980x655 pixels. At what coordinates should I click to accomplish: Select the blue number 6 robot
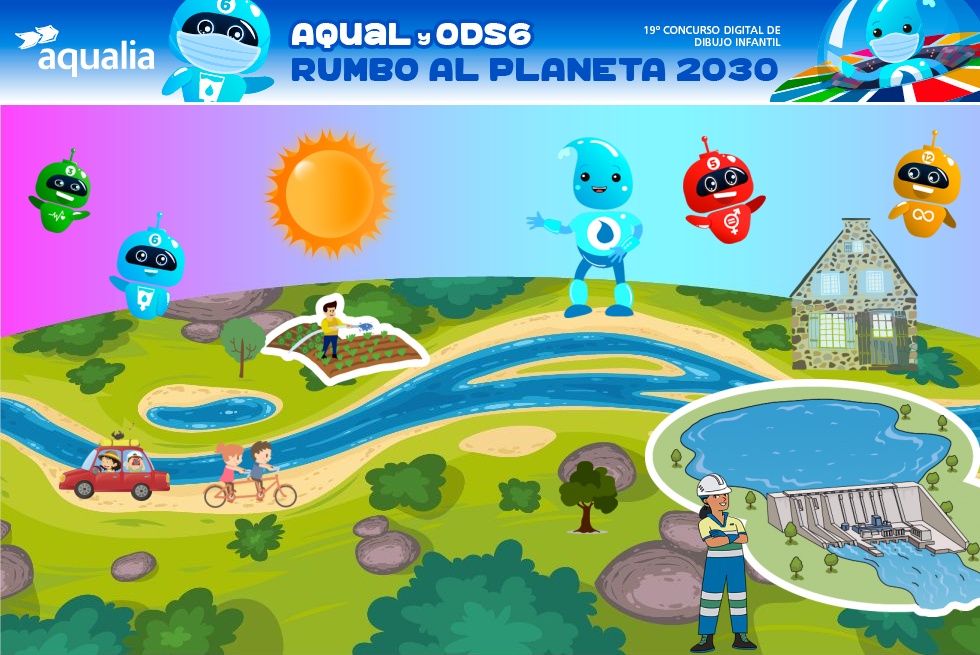point(150,264)
